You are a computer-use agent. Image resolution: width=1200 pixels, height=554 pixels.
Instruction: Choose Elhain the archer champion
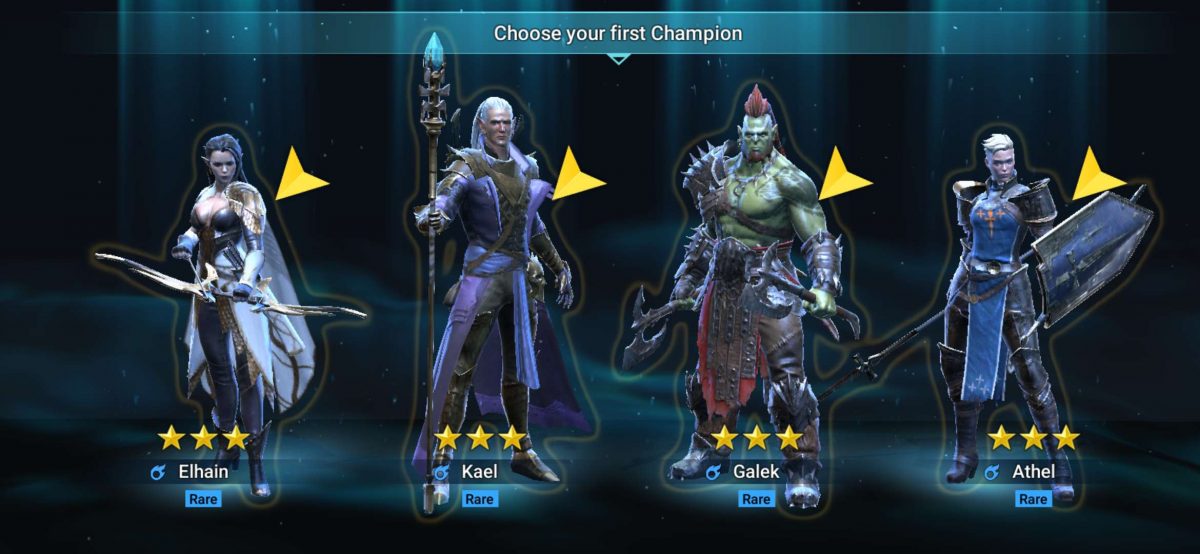tap(225, 300)
